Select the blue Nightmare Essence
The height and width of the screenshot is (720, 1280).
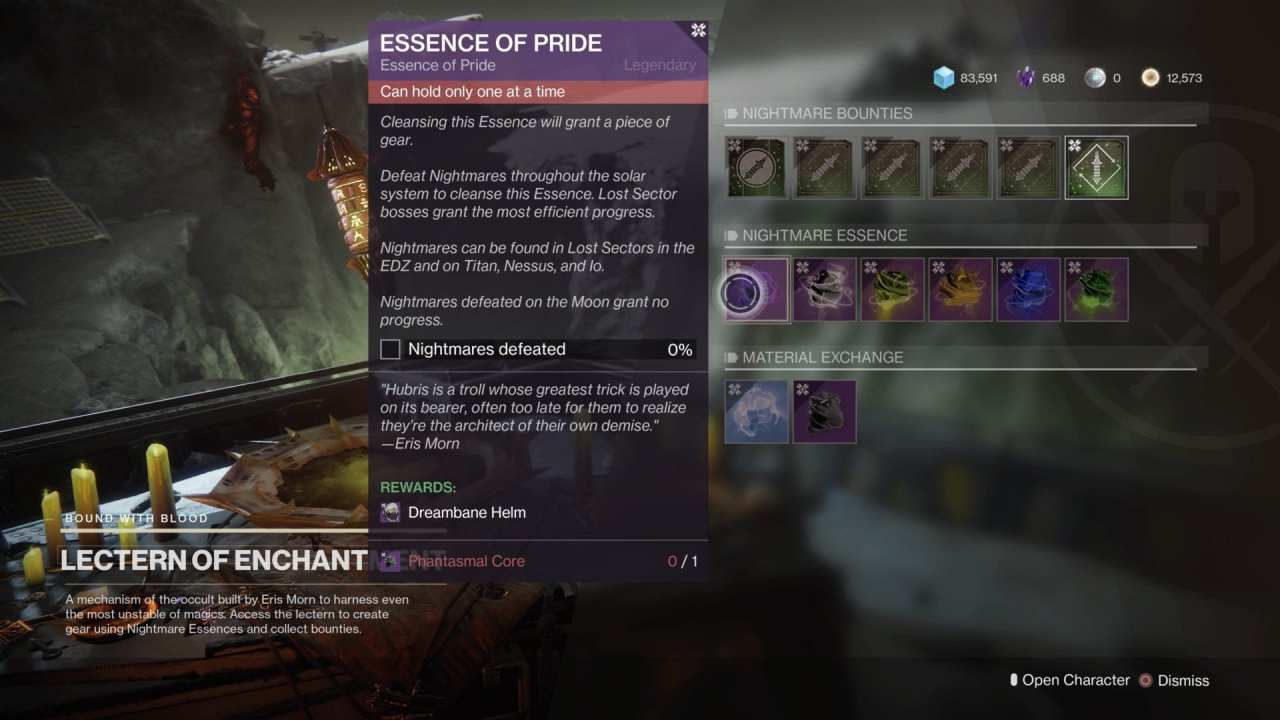click(x=1028, y=290)
